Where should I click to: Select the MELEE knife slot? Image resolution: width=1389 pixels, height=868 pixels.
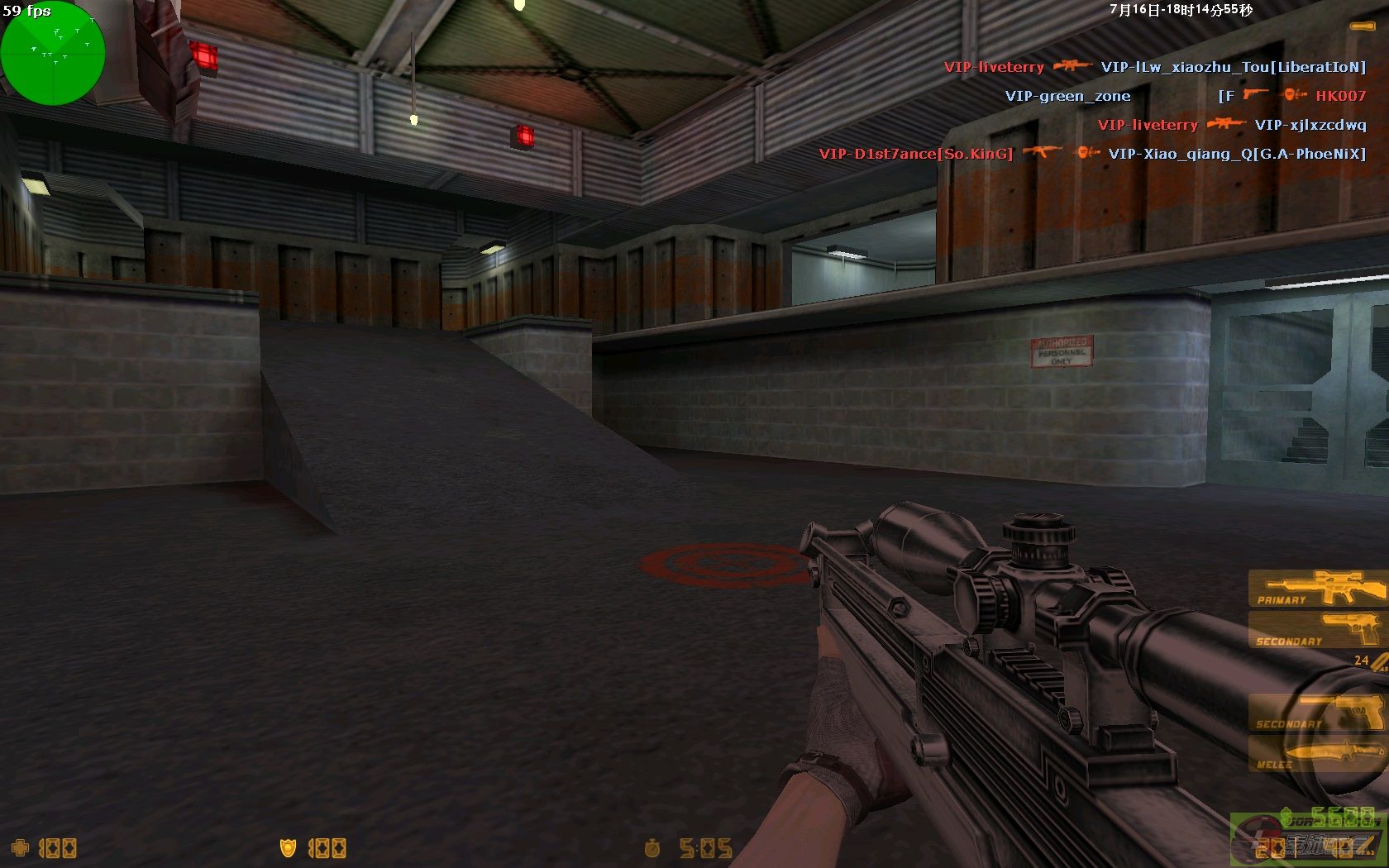click(x=1318, y=754)
